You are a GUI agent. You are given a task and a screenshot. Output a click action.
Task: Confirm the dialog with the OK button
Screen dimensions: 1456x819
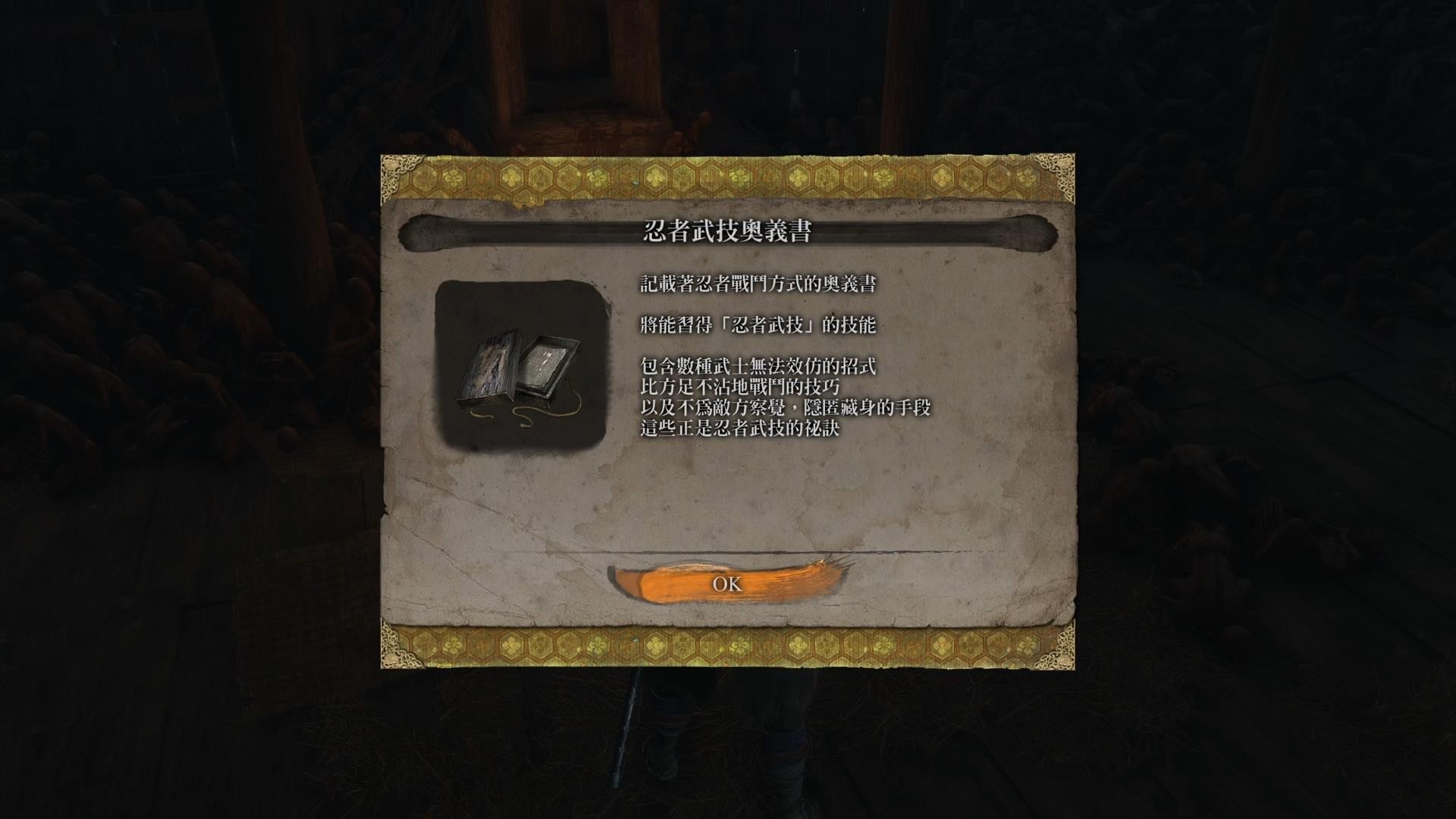[x=726, y=584]
